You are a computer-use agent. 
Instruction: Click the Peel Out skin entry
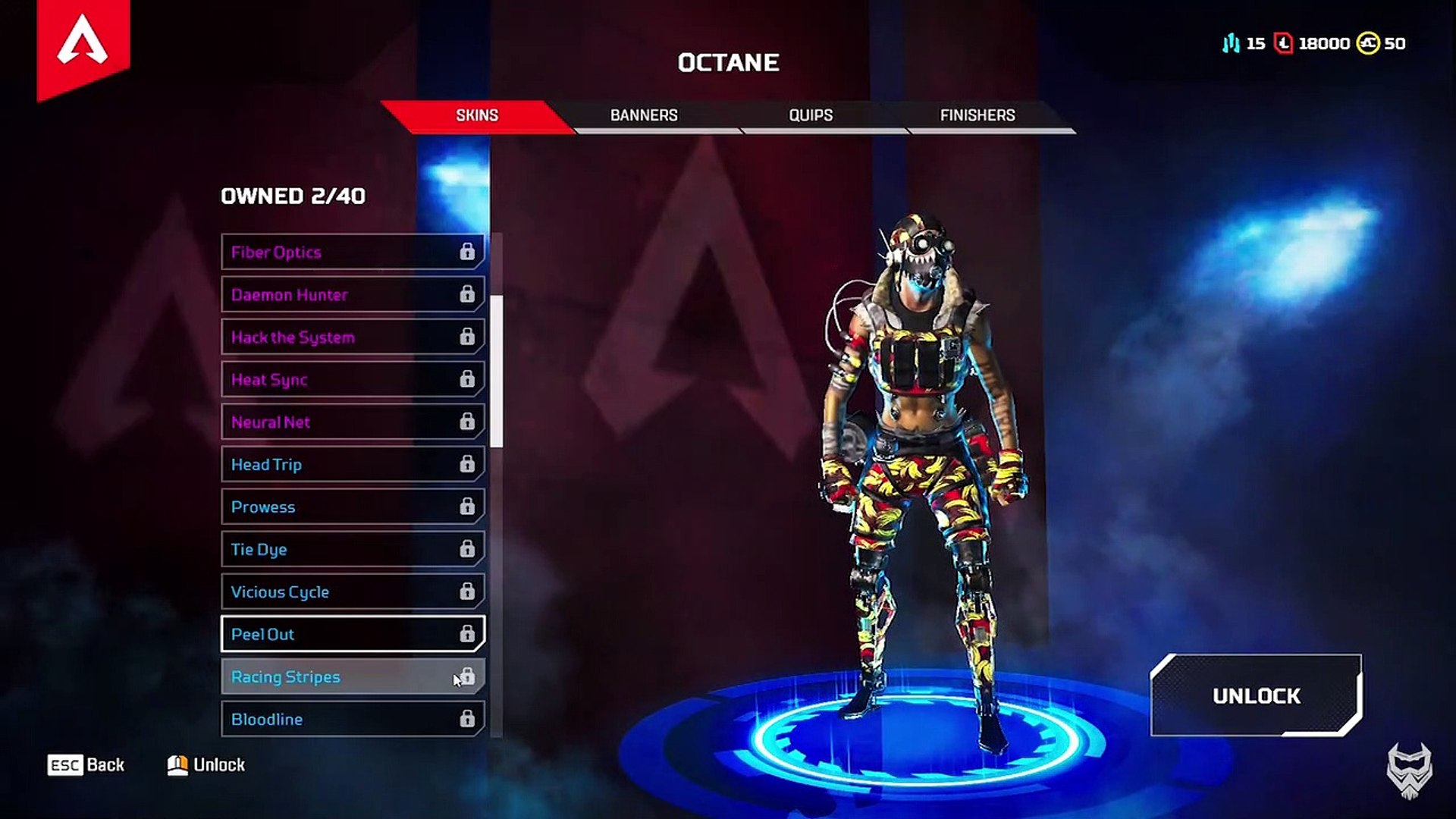(x=353, y=634)
